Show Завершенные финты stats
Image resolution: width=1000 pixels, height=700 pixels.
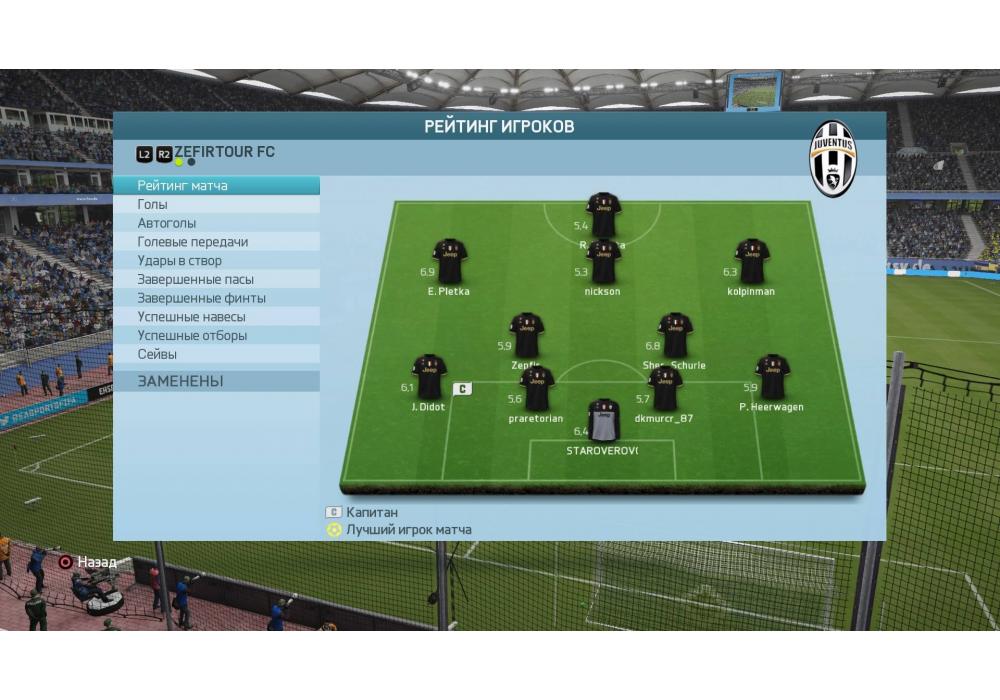tap(216, 298)
